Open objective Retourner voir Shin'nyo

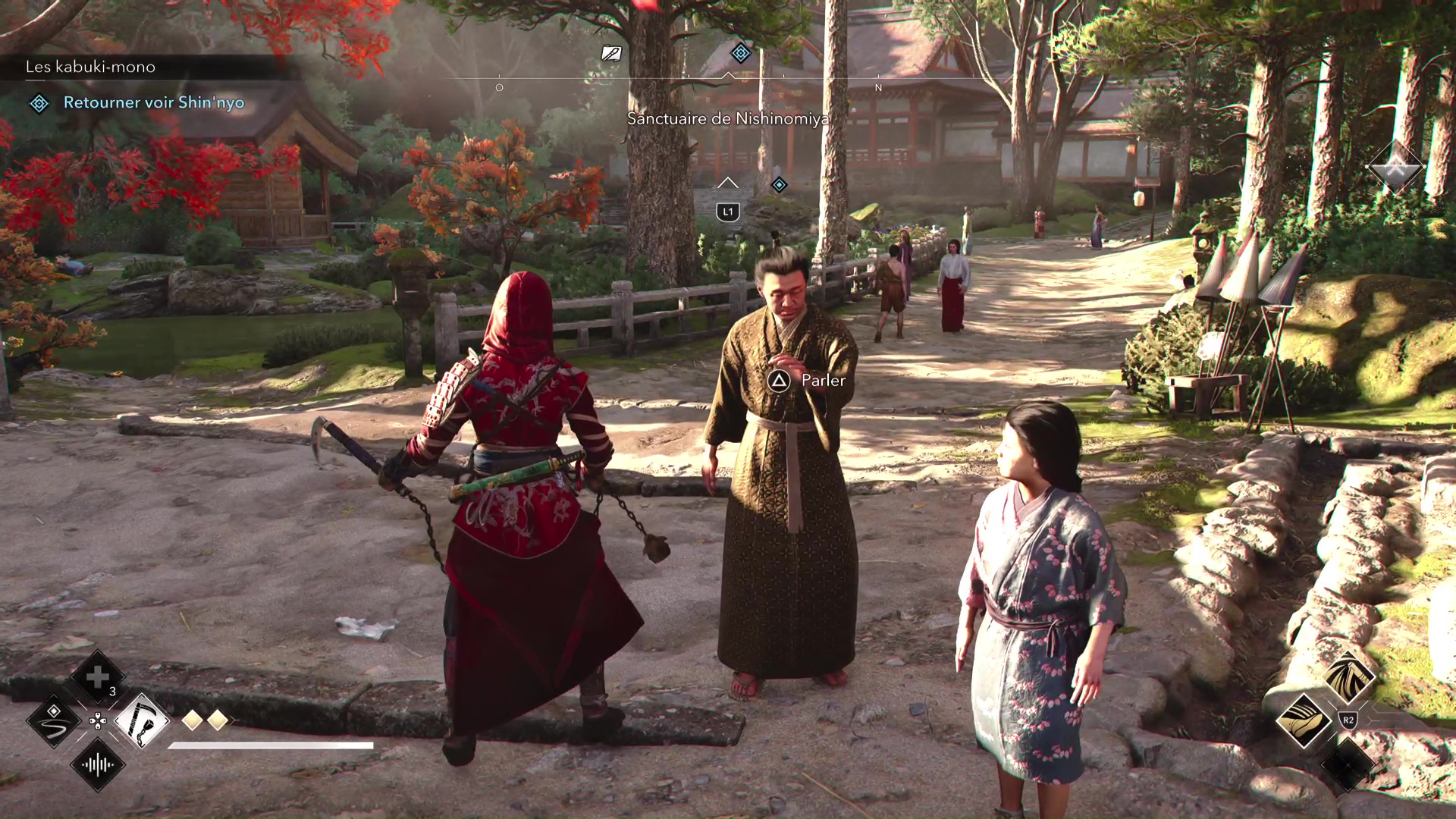coord(154,102)
